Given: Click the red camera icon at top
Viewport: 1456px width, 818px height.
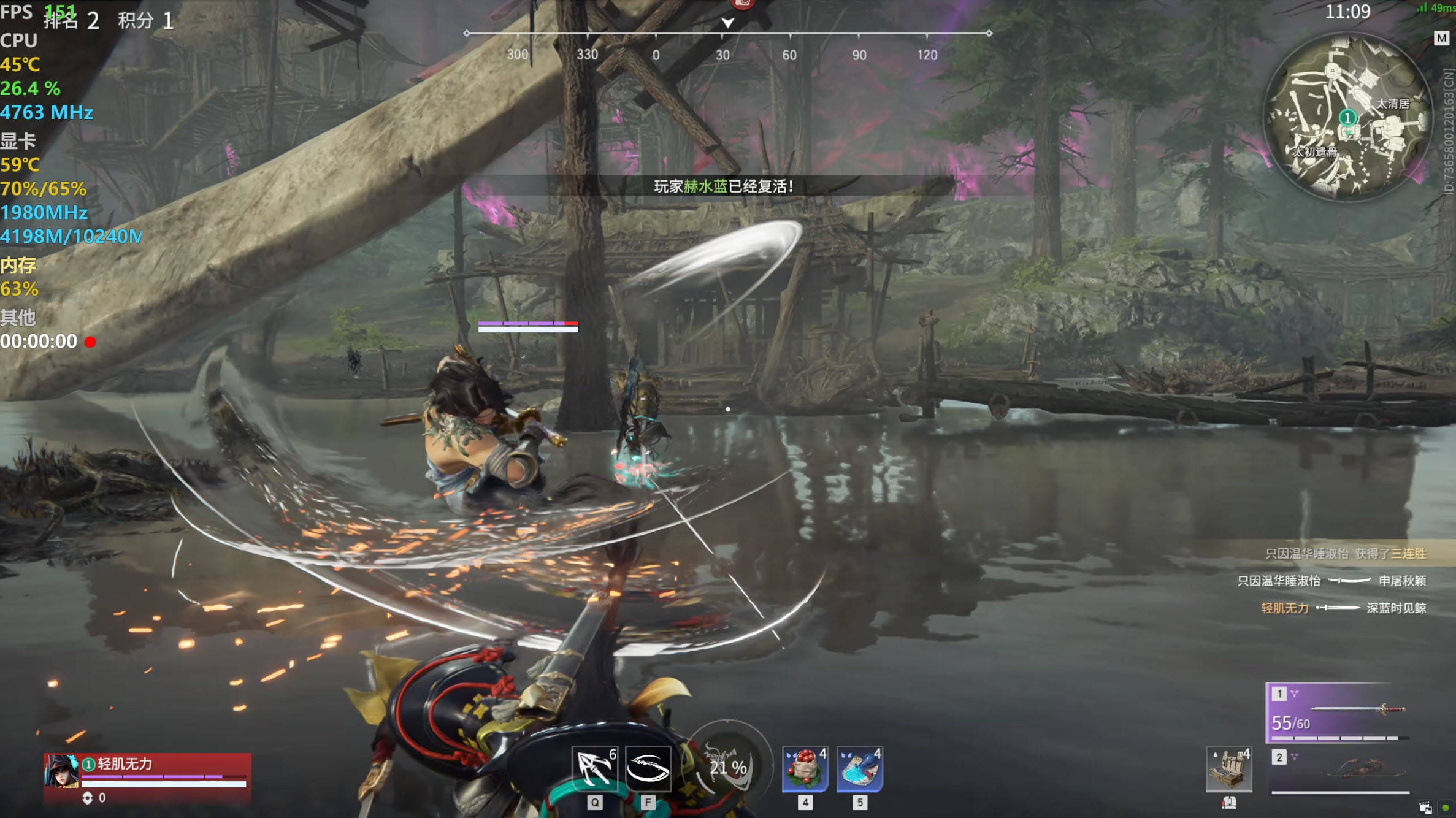Looking at the screenshot, I should click(x=742, y=4).
